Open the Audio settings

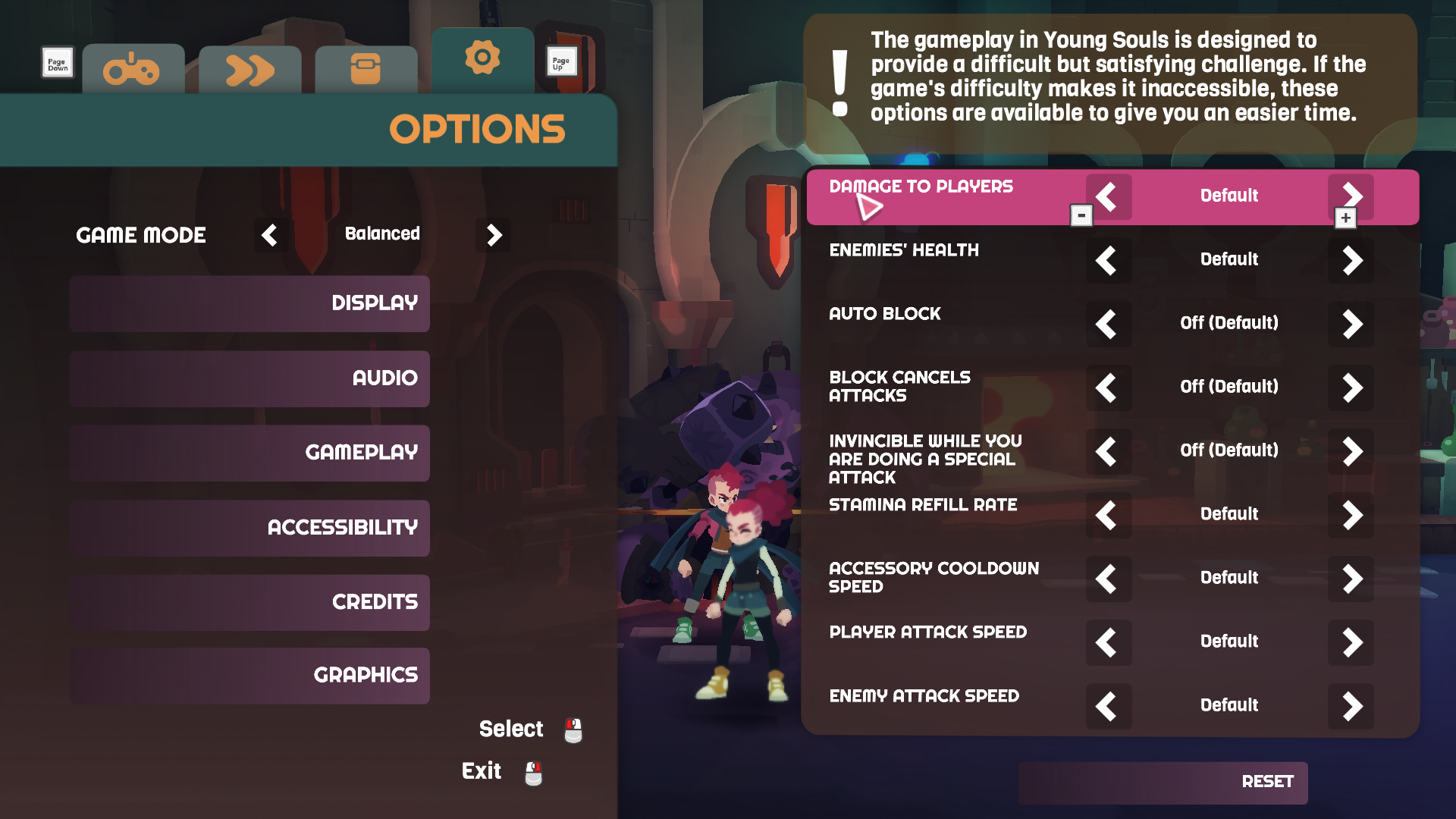(x=249, y=378)
